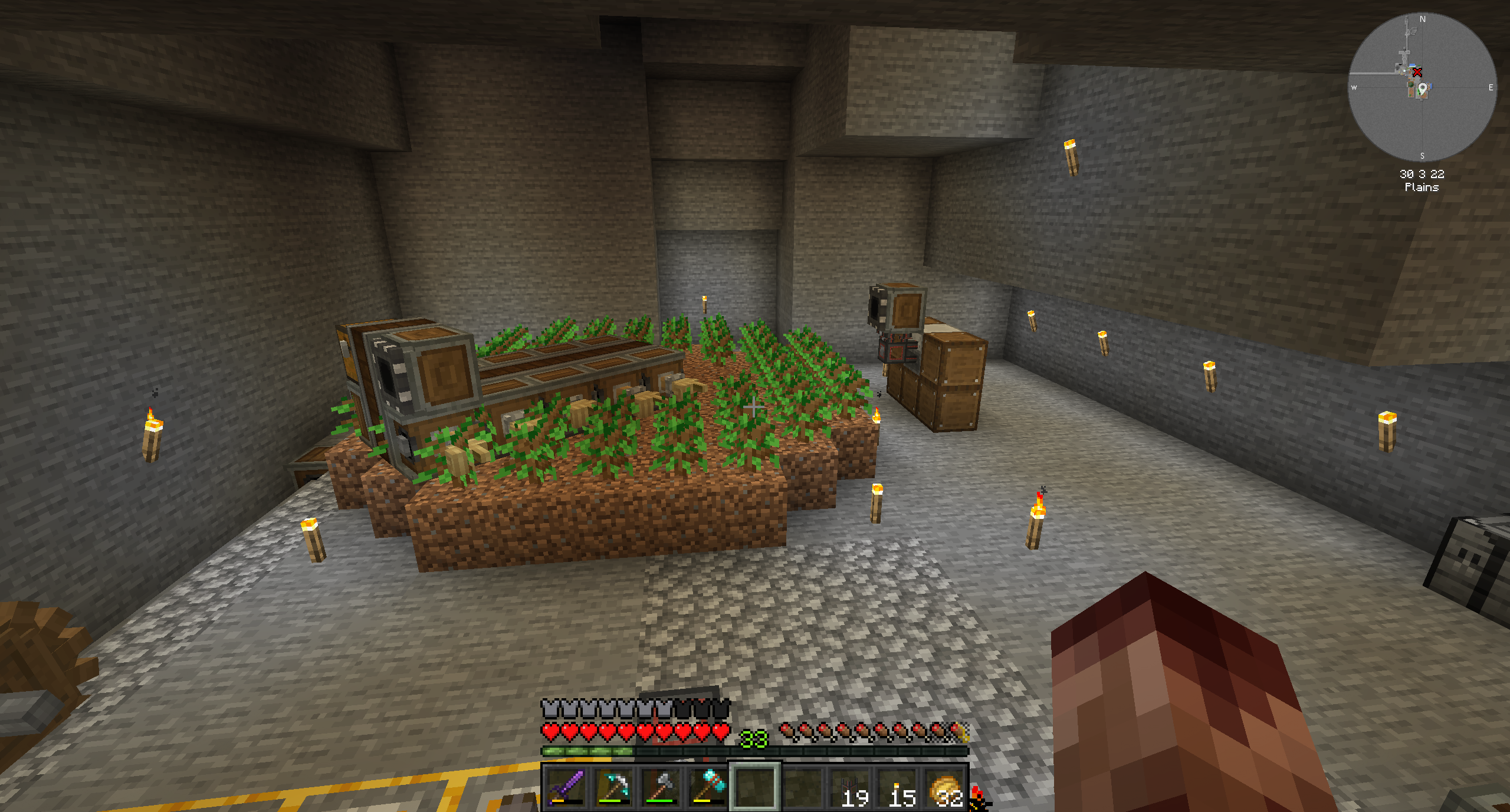Click the circular minimap

(x=1422, y=87)
